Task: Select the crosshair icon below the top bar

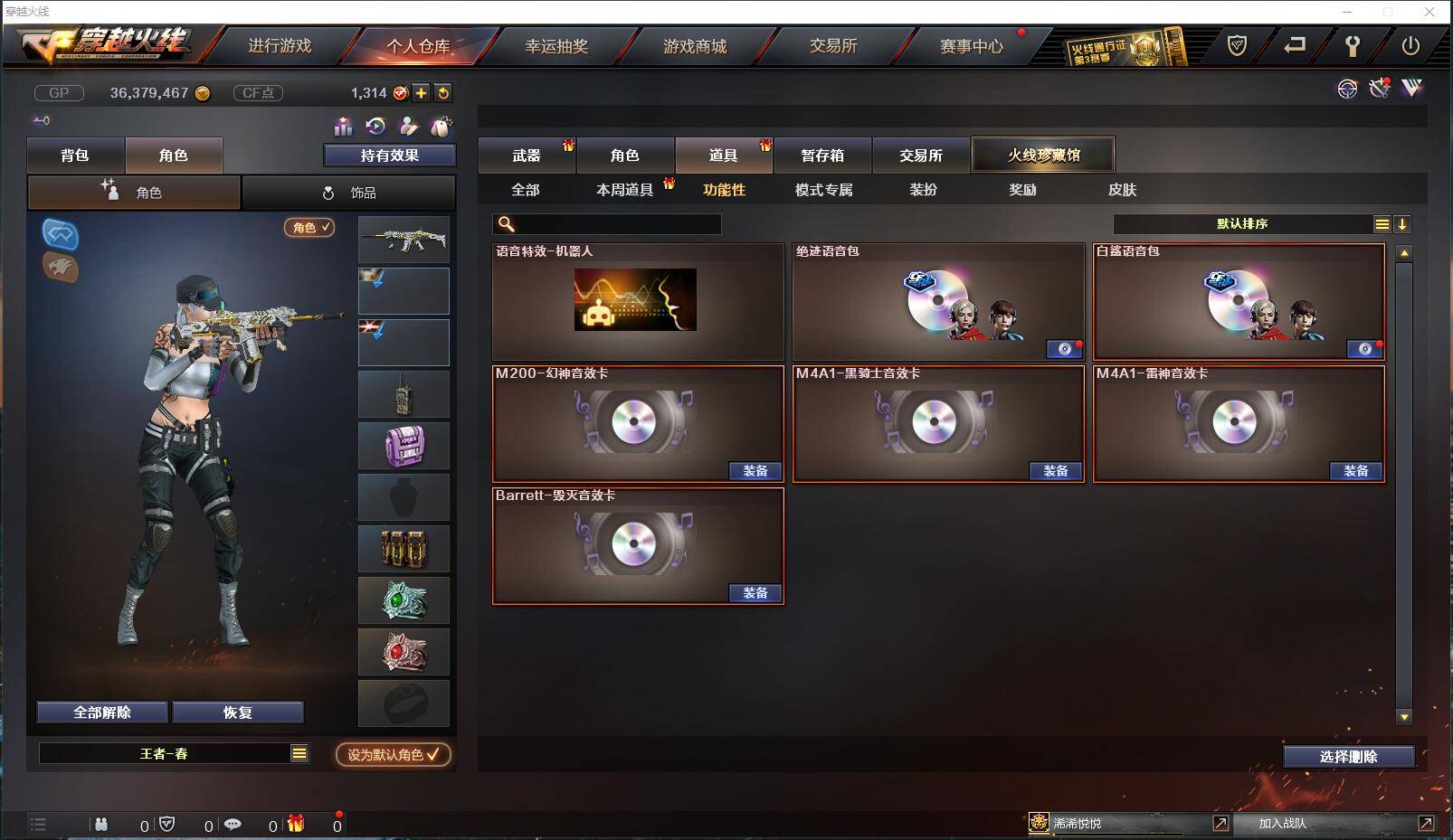Action: click(x=1348, y=90)
